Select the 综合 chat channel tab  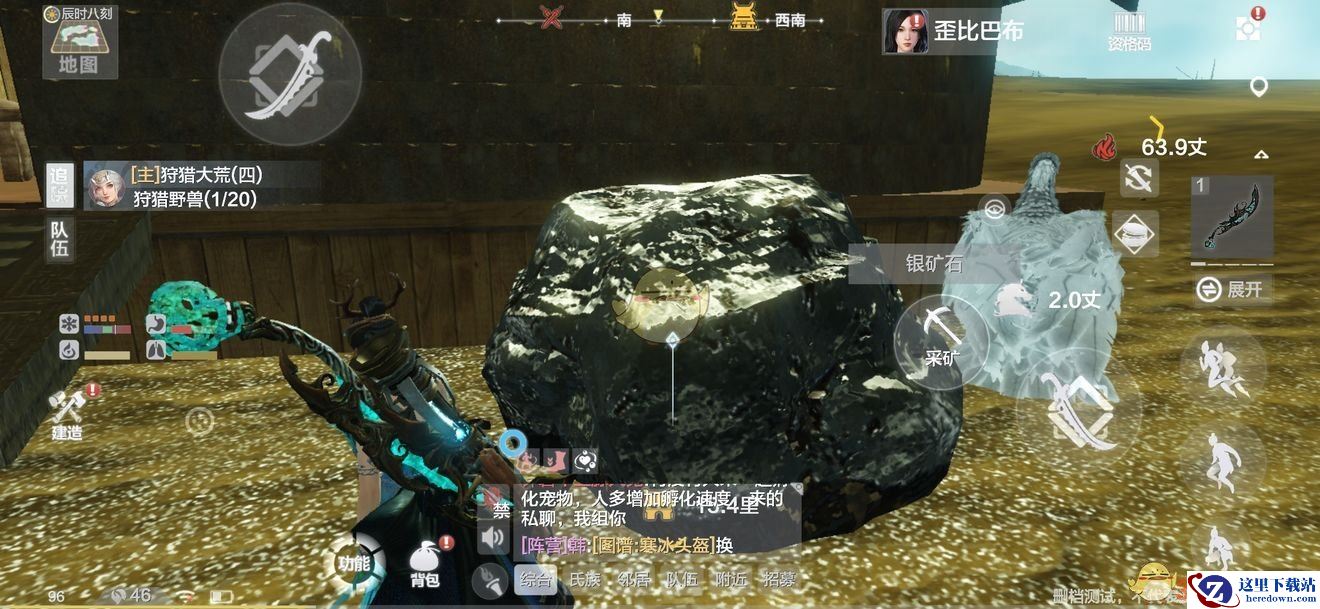click(x=536, y=579)
